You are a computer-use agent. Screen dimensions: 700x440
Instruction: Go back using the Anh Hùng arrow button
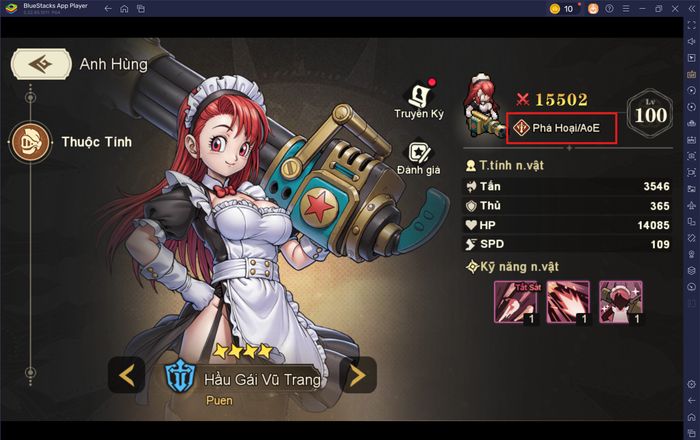click(x=40, y=64)
